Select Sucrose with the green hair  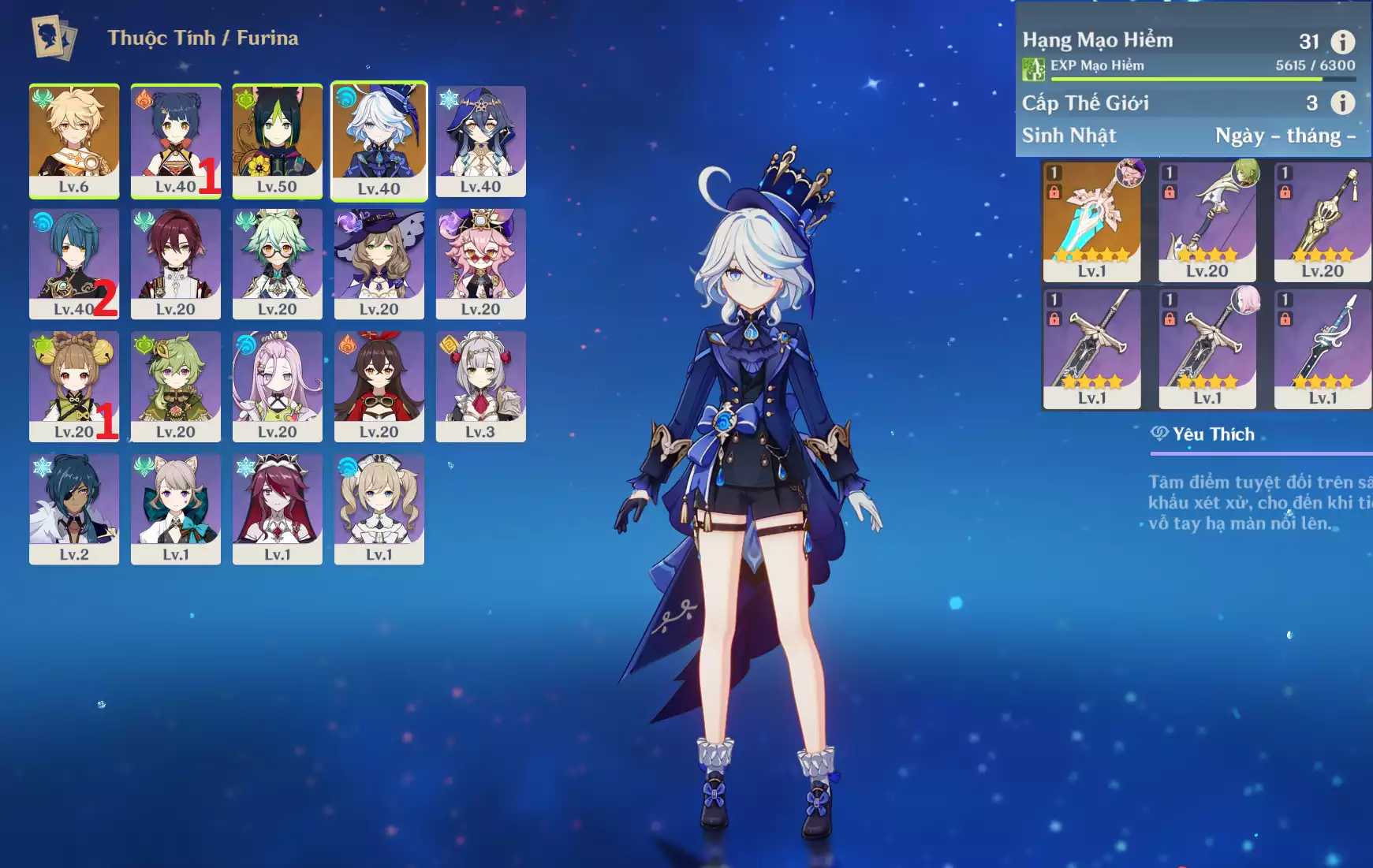[277, 263]
